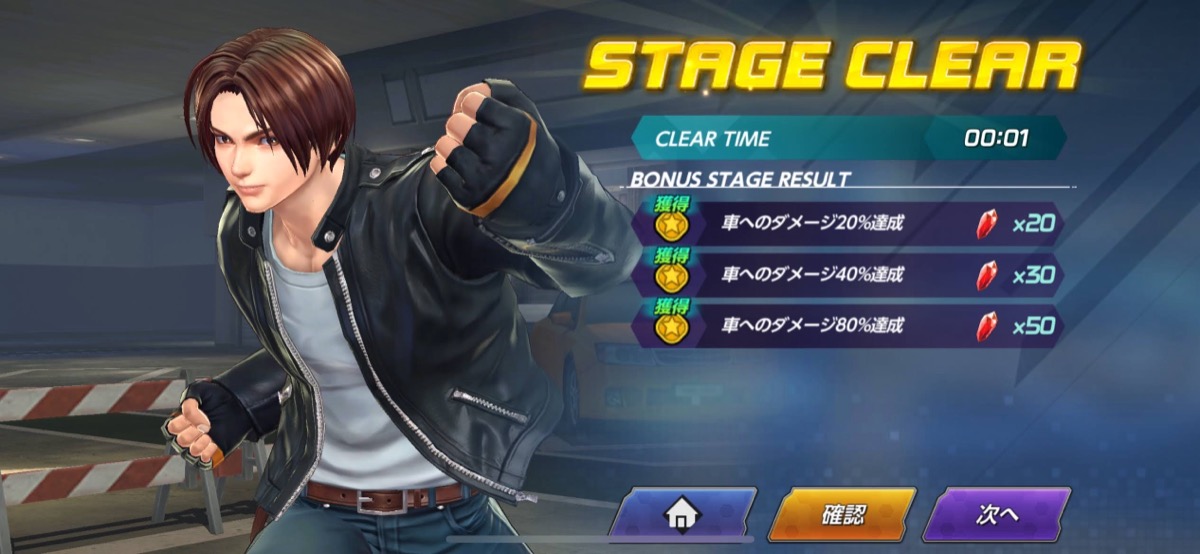Select the 40% car damage reward row

point(850,275)
